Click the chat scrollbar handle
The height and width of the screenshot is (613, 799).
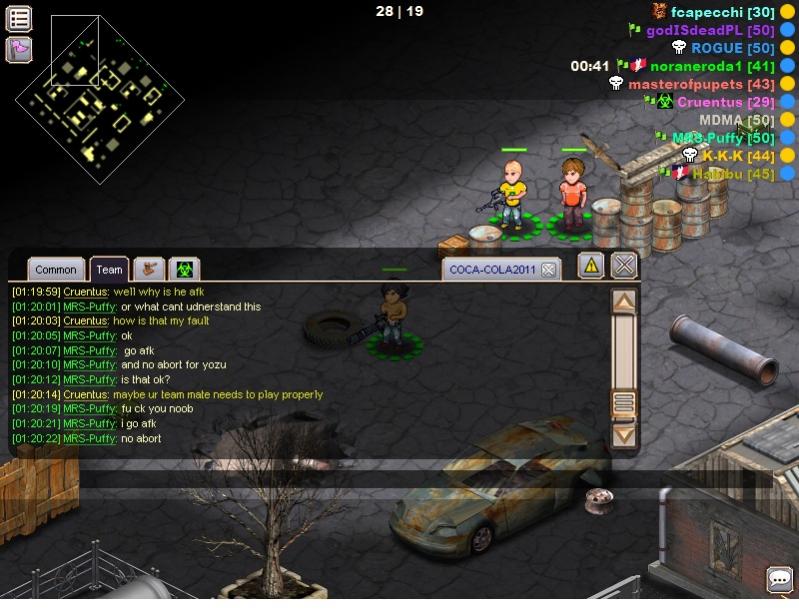point(623,403)
